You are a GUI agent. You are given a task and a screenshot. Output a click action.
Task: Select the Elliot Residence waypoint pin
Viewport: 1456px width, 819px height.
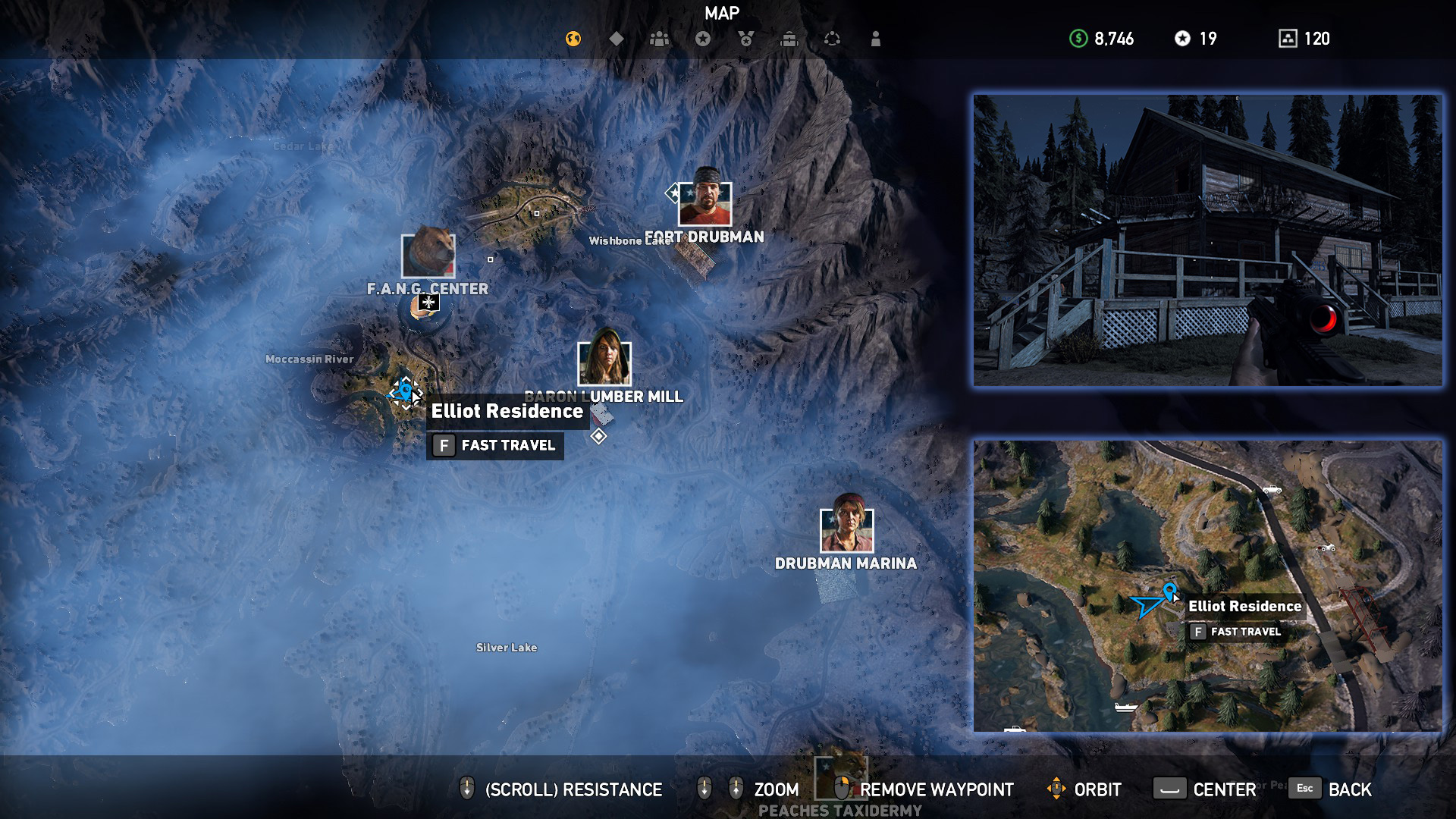tap(406, 388)
